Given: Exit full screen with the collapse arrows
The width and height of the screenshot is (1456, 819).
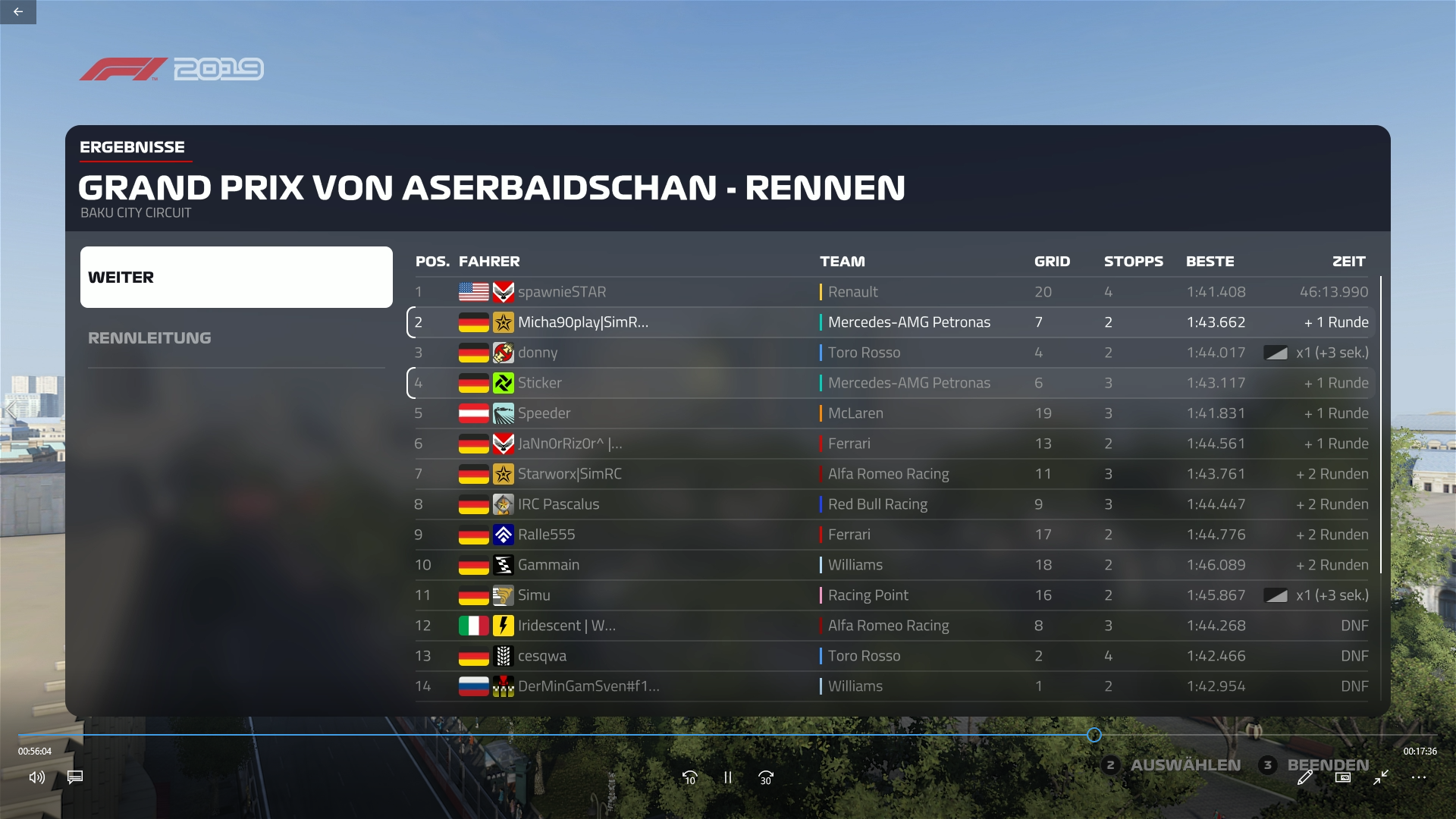Looking at the screenshot, I should click(x=1381, y=777).
